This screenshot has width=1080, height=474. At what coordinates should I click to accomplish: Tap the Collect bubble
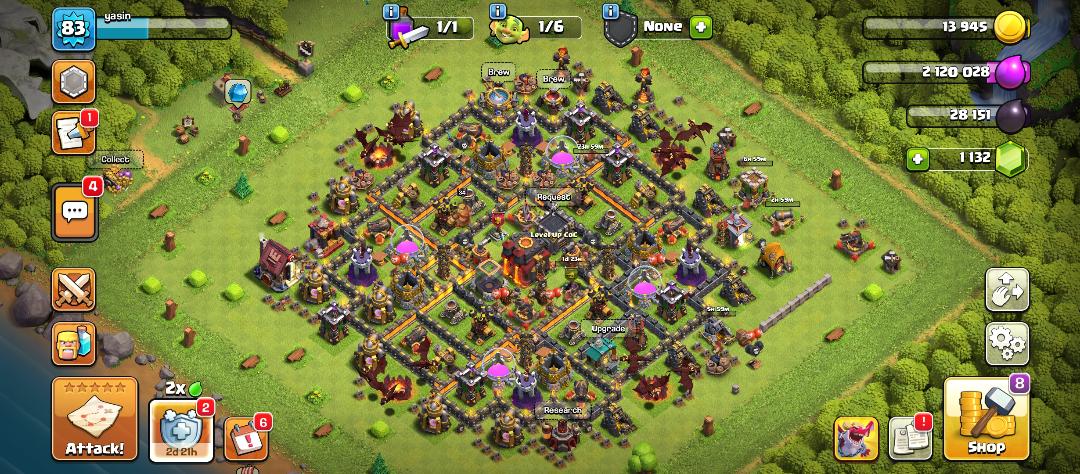point(116,159)
